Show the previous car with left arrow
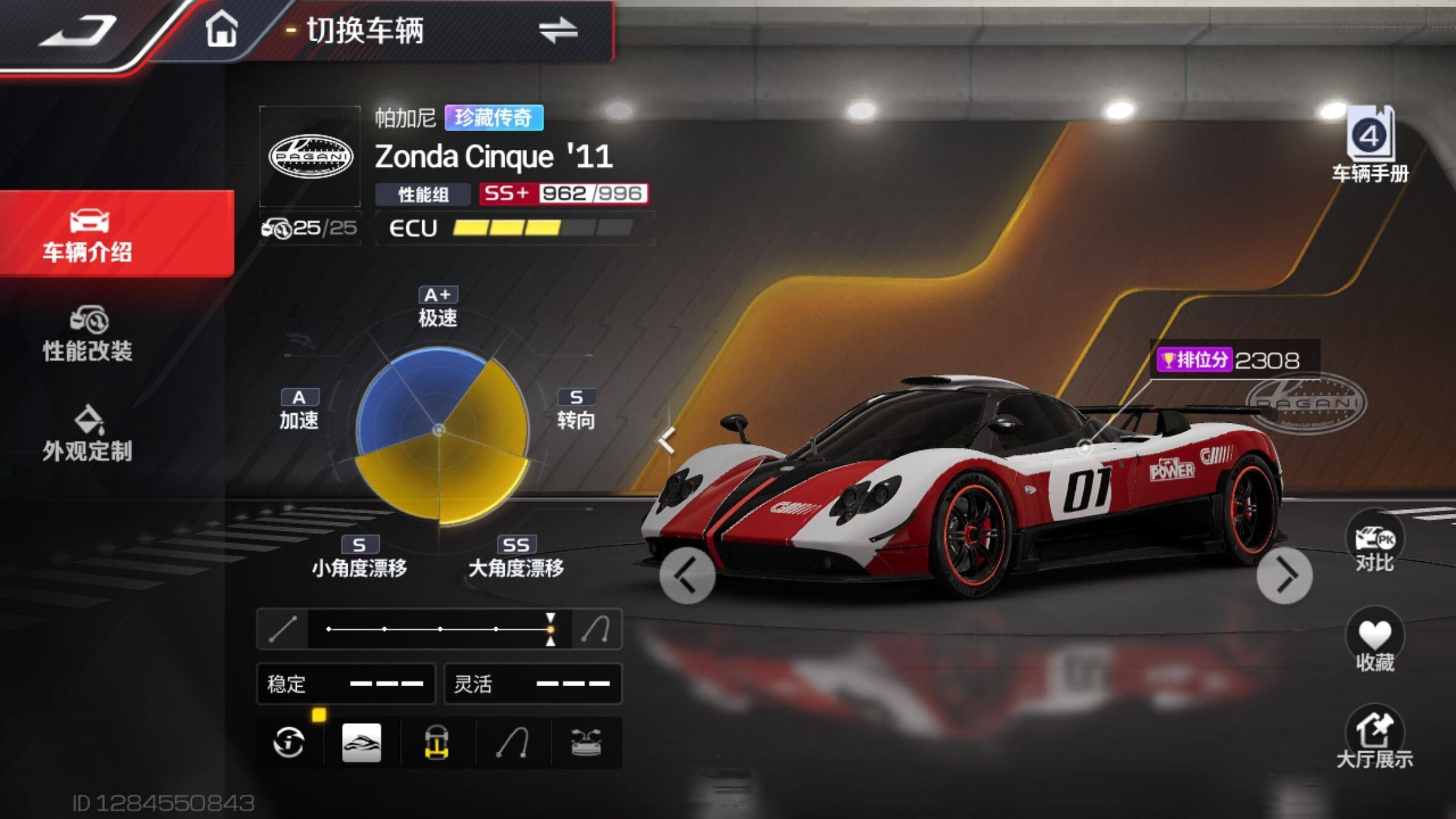1456x819 pixels. [687, 575]
